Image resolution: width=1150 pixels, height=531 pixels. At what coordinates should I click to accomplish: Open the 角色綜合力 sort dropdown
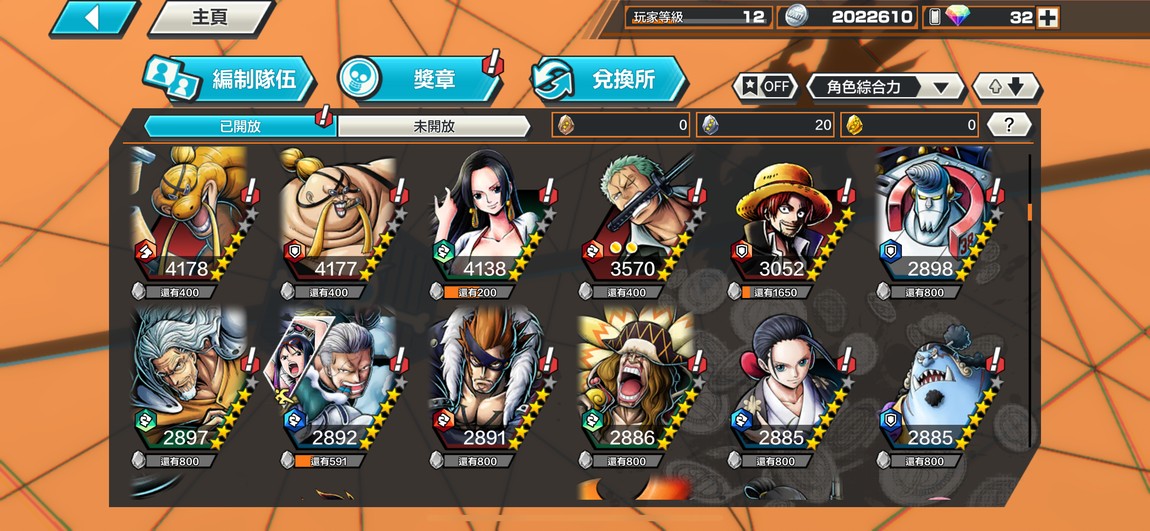click(885, 87)
